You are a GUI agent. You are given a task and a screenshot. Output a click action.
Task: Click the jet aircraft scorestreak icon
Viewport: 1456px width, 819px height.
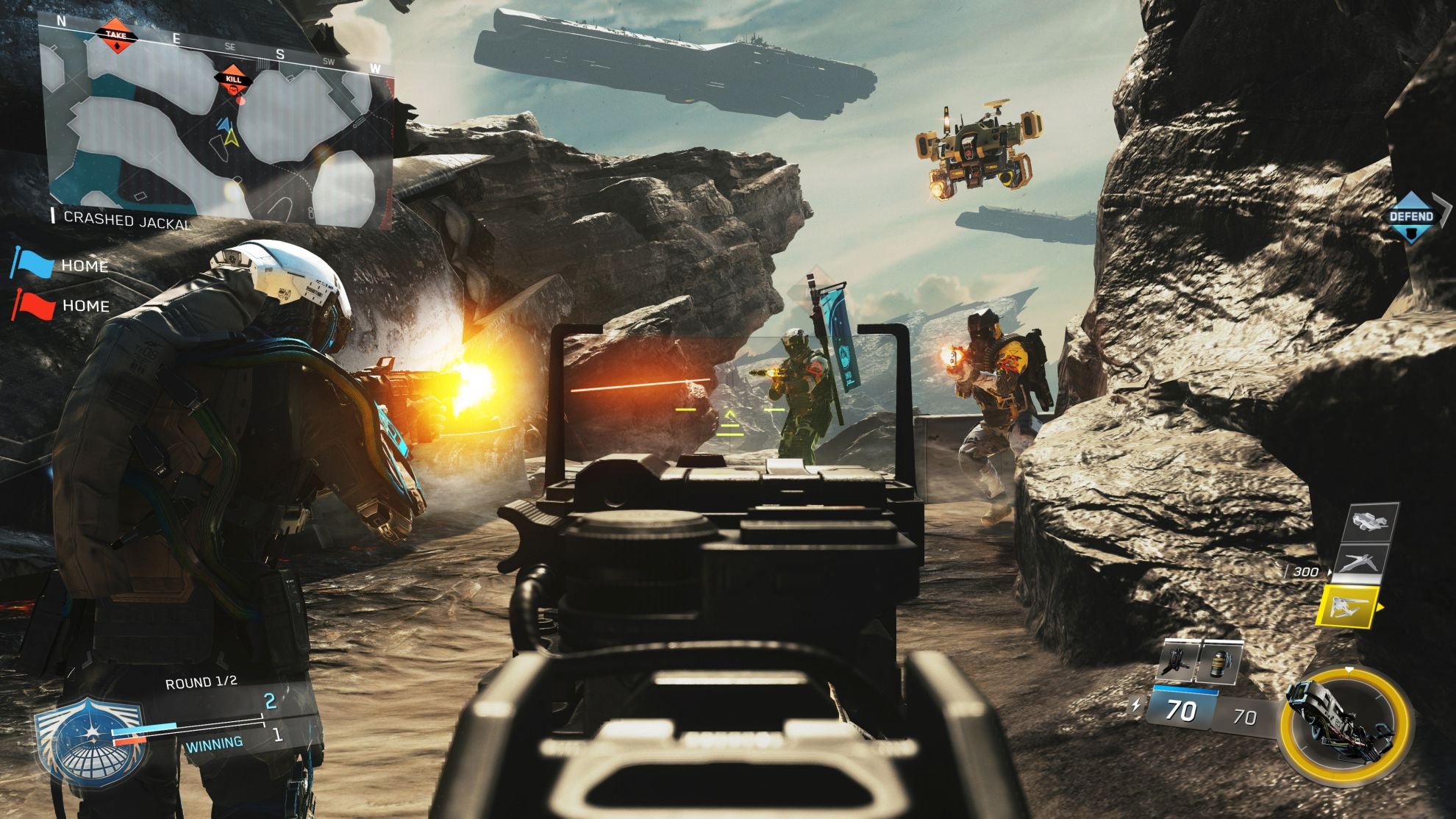click(x=1361, y=562)
